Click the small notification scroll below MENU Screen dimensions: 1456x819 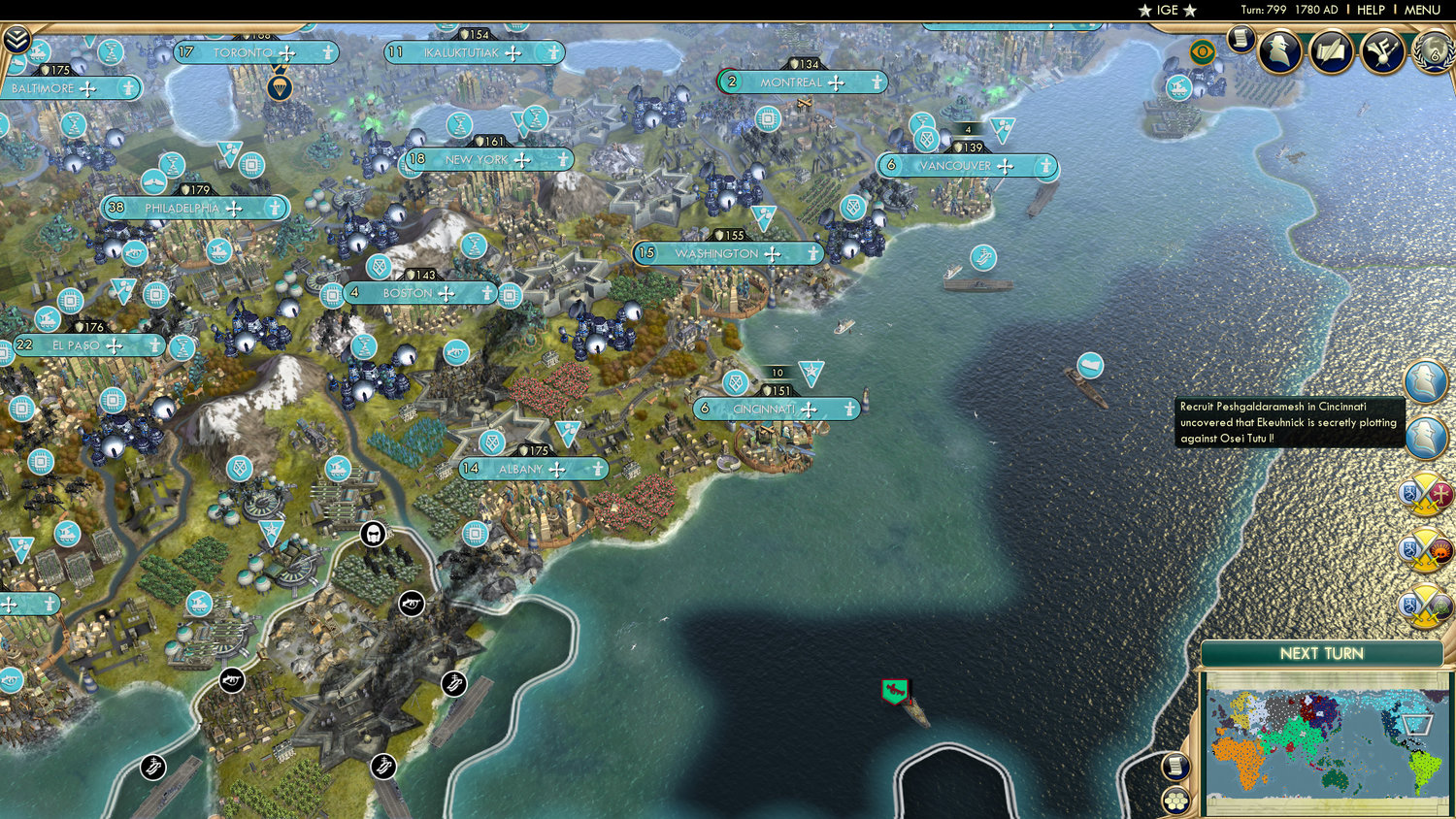[1241, 41]
